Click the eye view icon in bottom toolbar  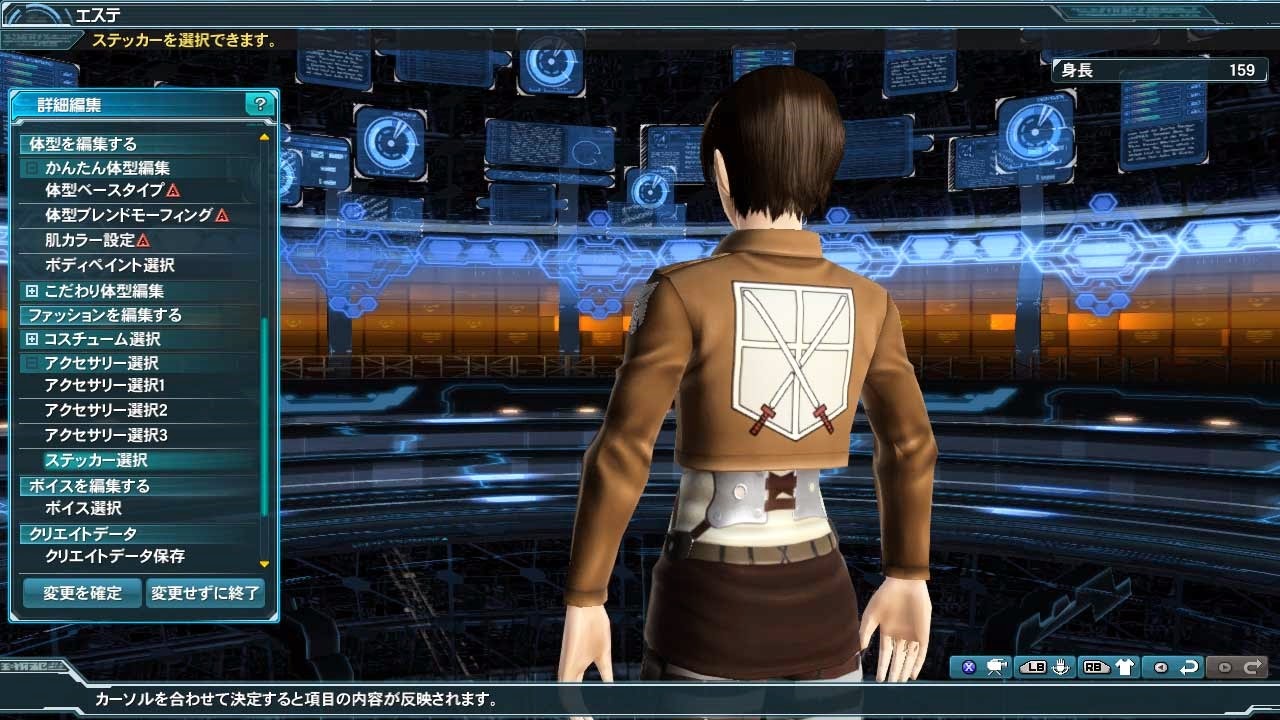(x=1161, y=665)
